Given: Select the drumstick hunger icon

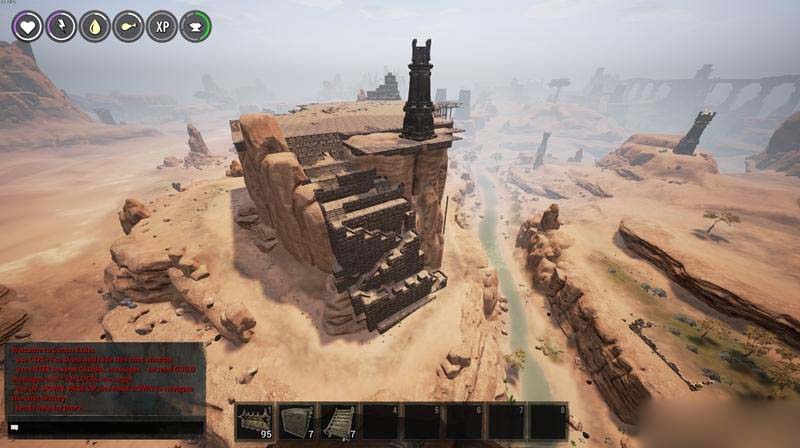Looking at the screenshot, I should tap(128, 26).
